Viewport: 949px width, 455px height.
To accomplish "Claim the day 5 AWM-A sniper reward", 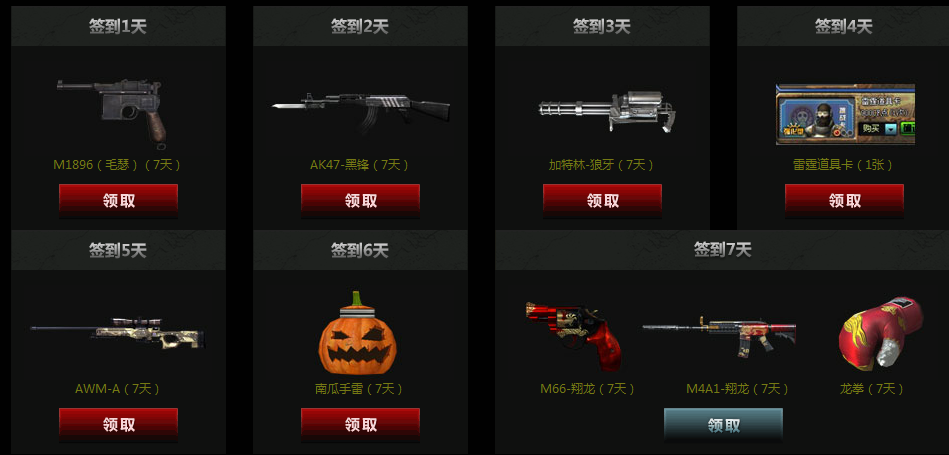I will click(118, 424).
